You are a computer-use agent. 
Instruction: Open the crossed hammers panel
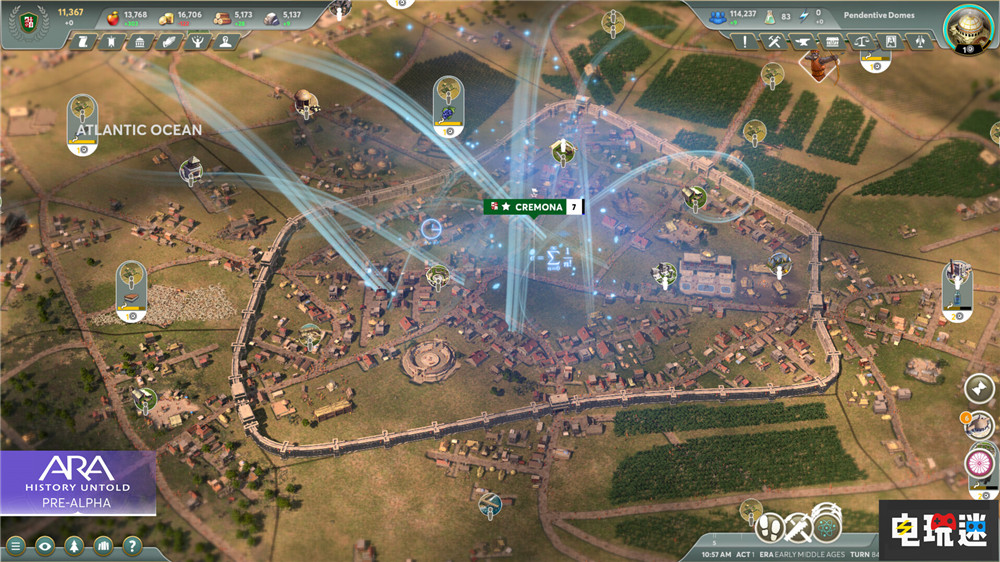pos(773,42)
